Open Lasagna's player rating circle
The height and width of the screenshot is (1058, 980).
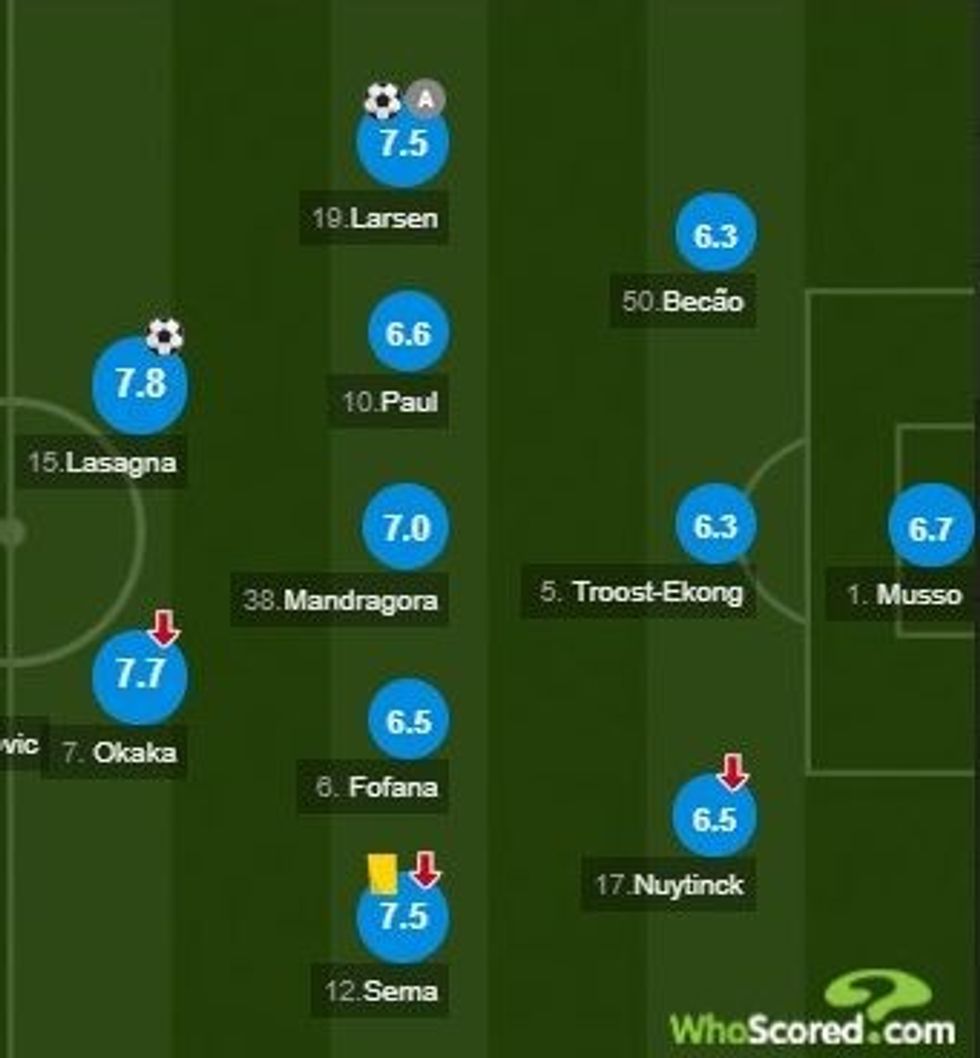140,385
